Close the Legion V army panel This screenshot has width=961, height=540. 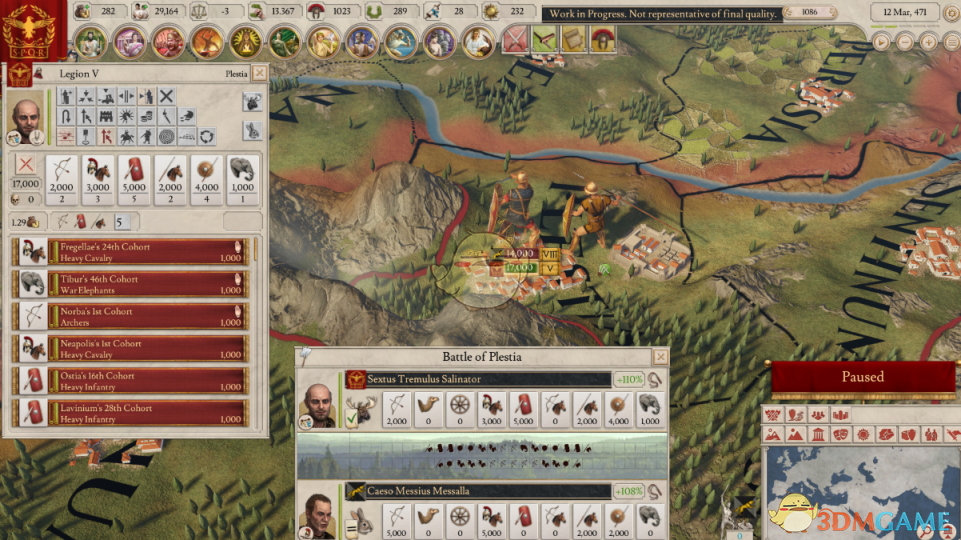pos(259,73)
